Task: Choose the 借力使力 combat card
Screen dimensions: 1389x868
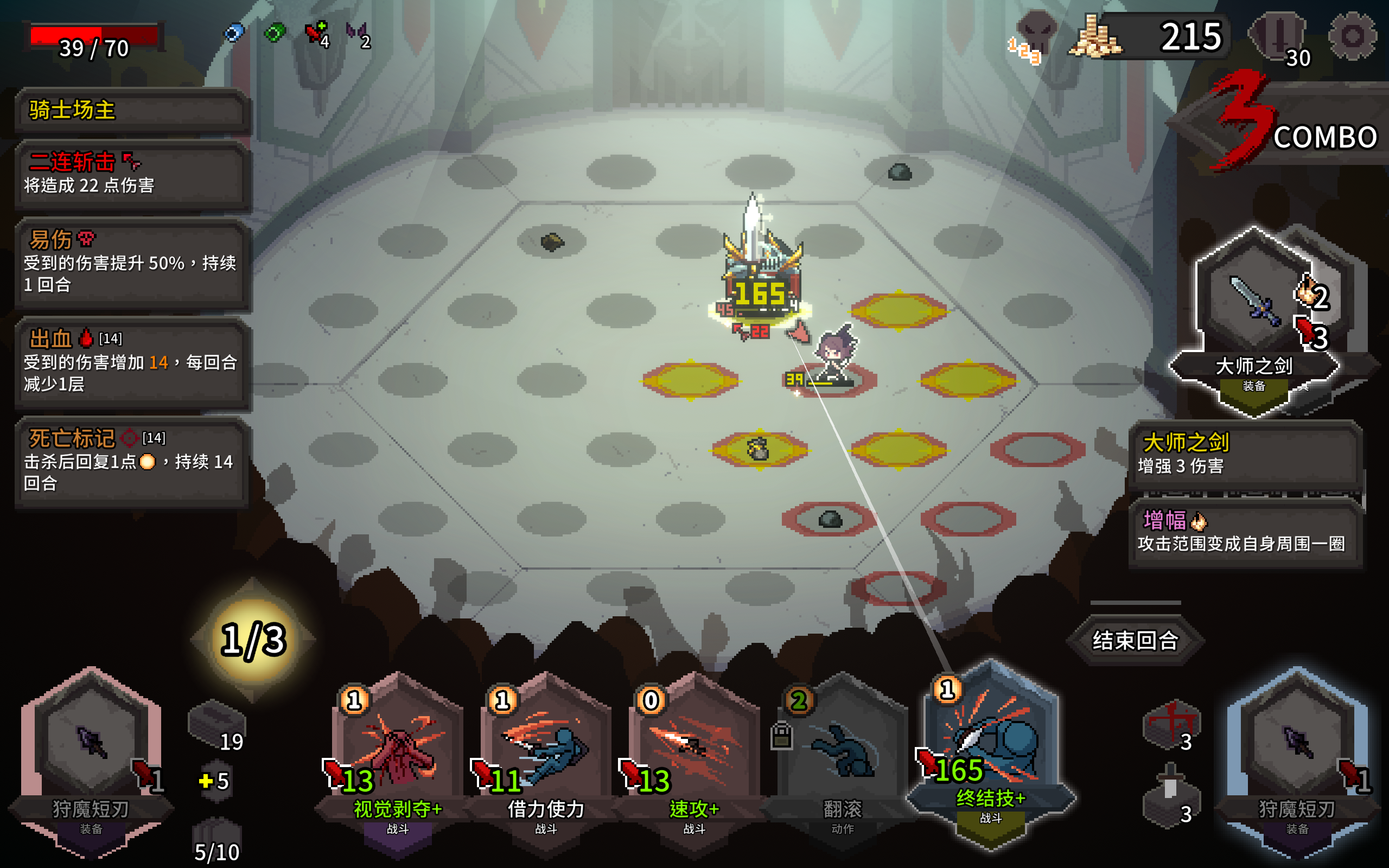Action: tap(546, 752)
